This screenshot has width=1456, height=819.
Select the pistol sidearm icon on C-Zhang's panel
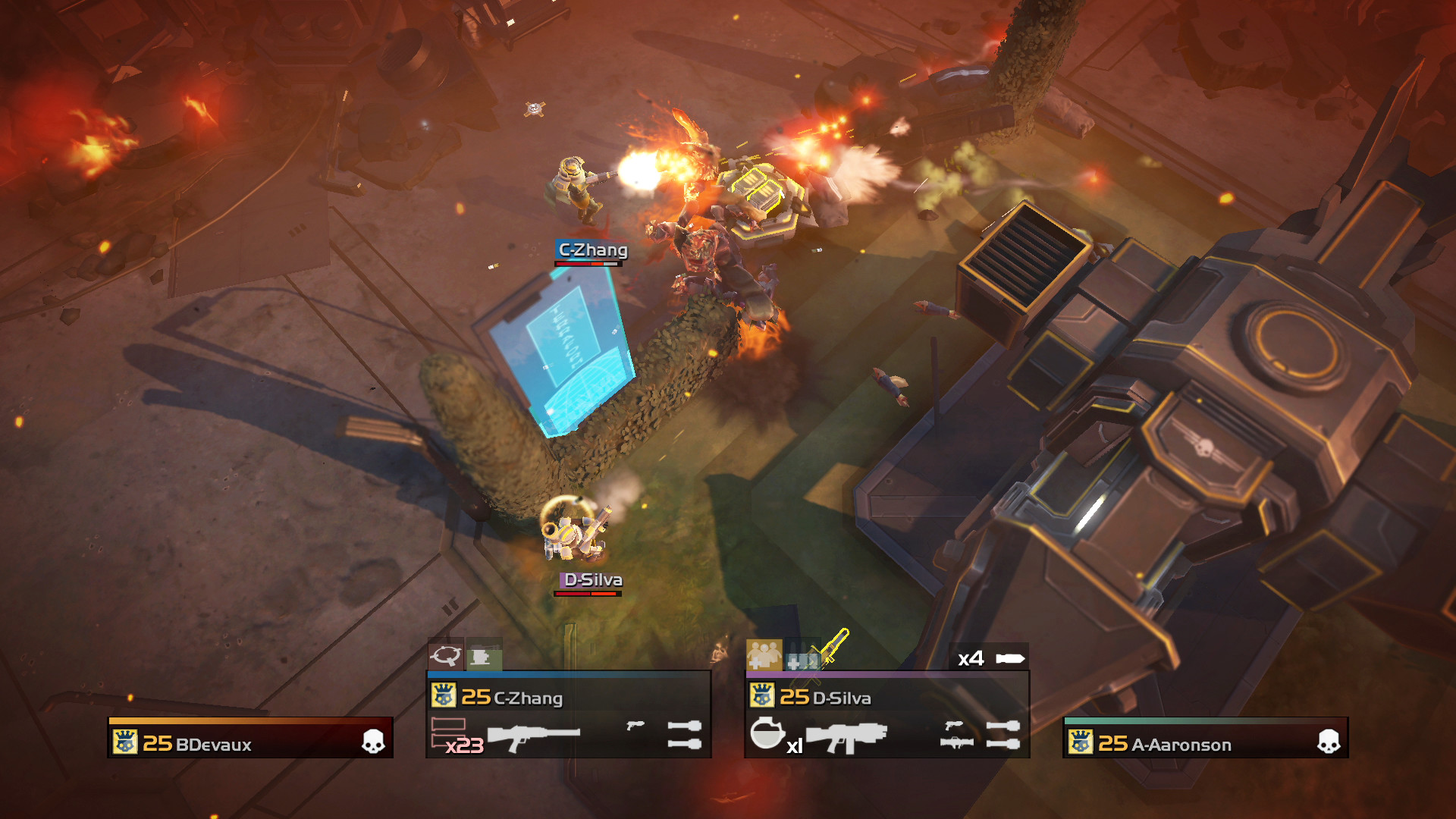(635, 724)
